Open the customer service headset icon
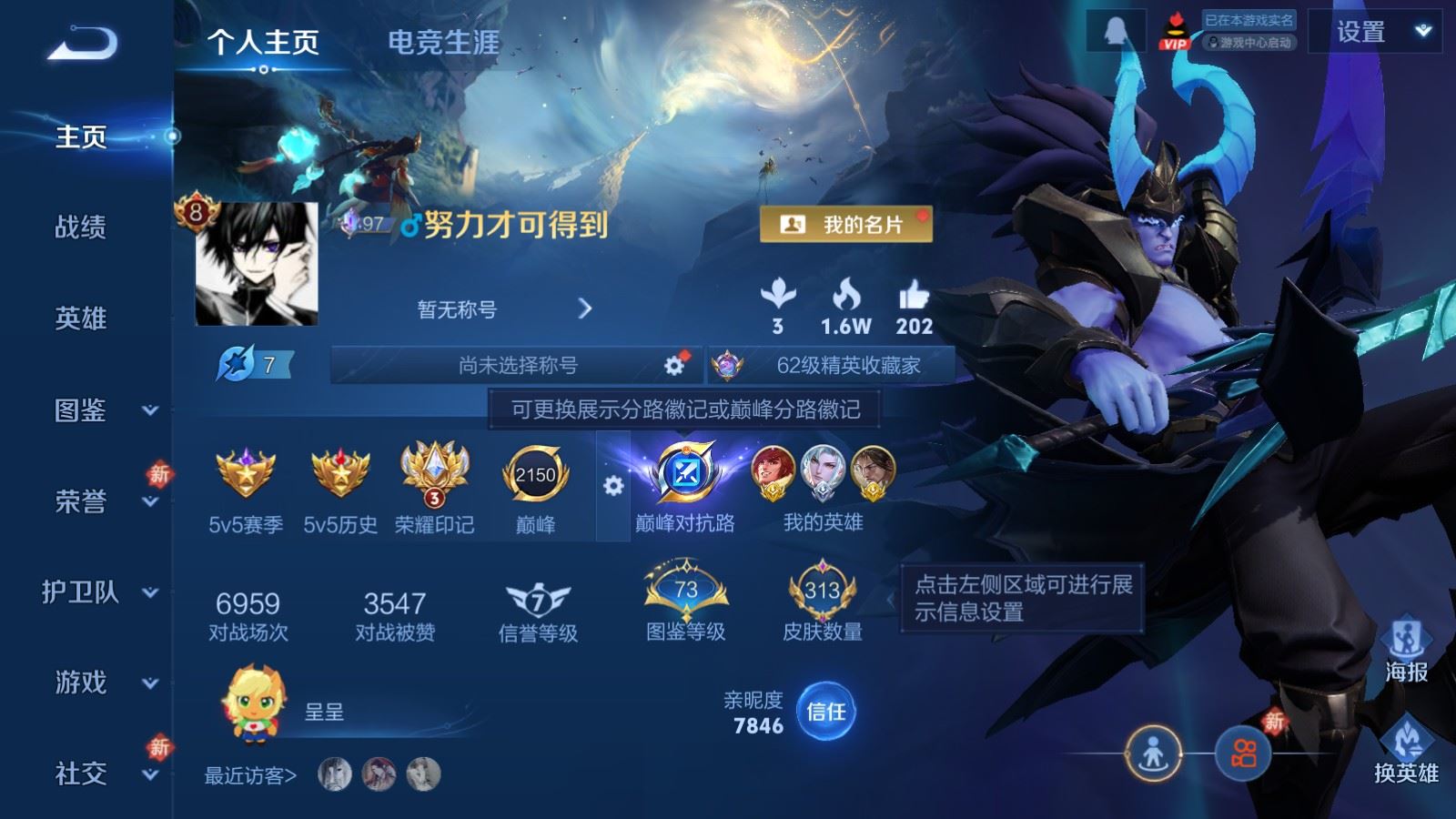1456x819 pixels. [x=1114, y=30]
